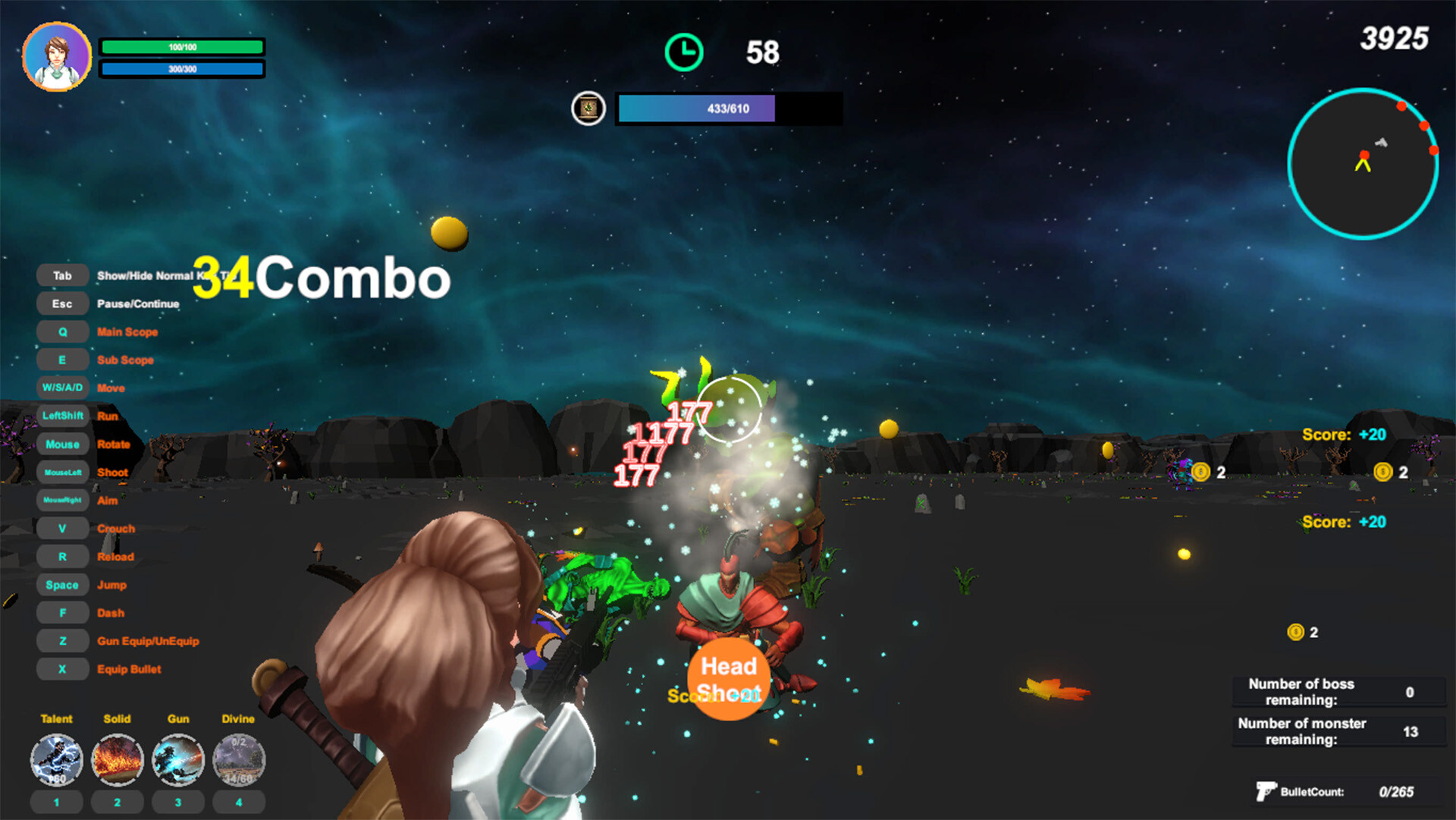Expand the Equip Bullet entry labeled X
This screenshot has width=1456, height=820.
click(62, 668)
